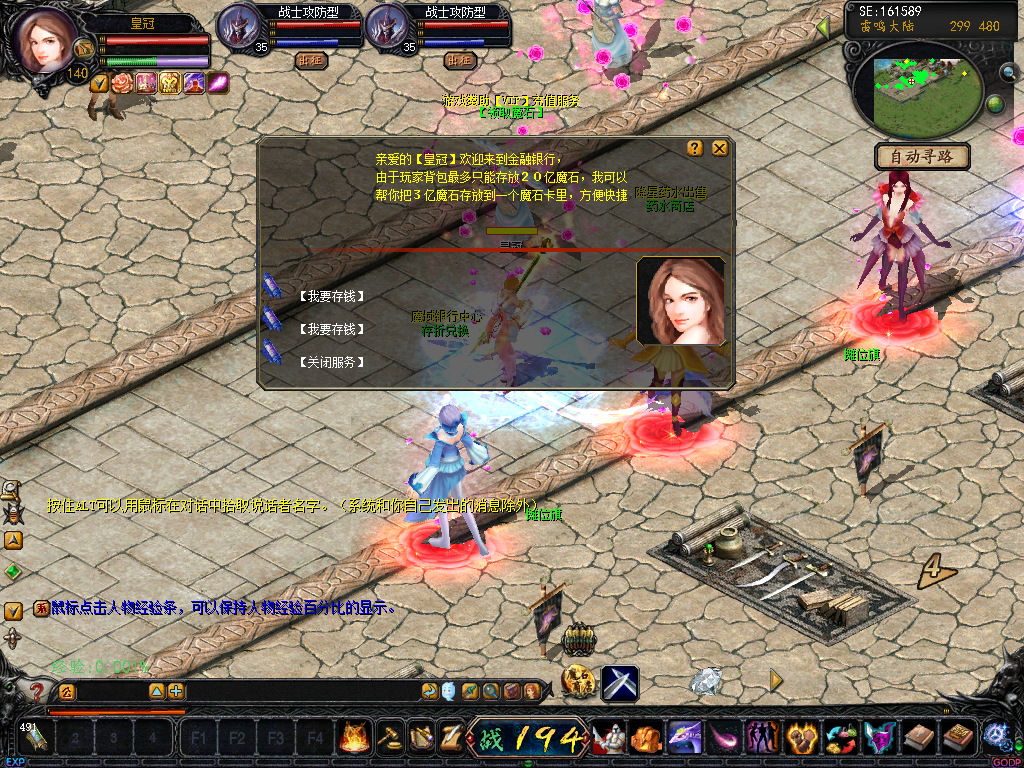Viewport: 1024px width, 768px height.
Task: Open the world map globe button
Action: pos(995,103)
